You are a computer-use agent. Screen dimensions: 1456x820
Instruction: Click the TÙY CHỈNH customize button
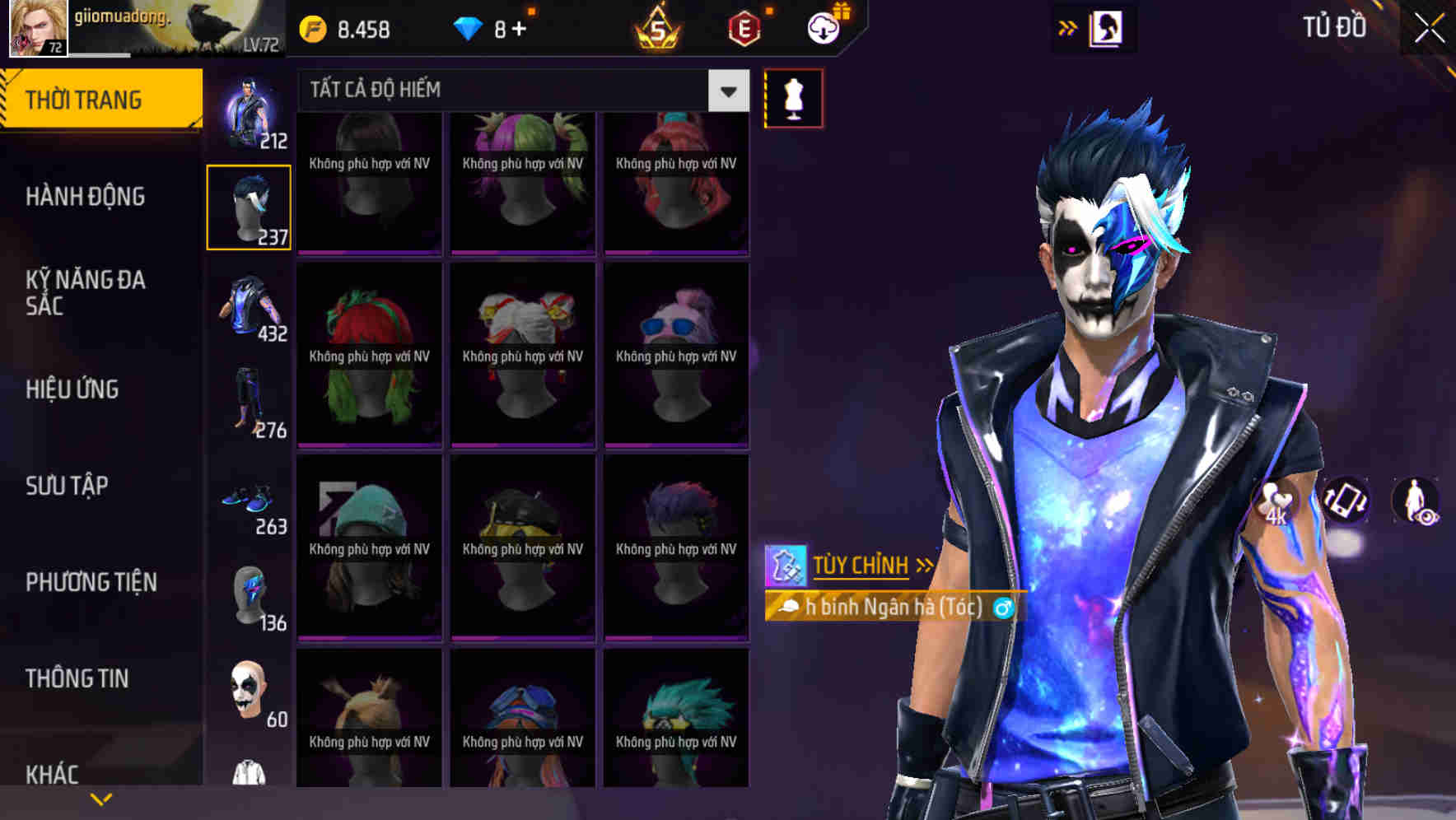tap(861, 565)
